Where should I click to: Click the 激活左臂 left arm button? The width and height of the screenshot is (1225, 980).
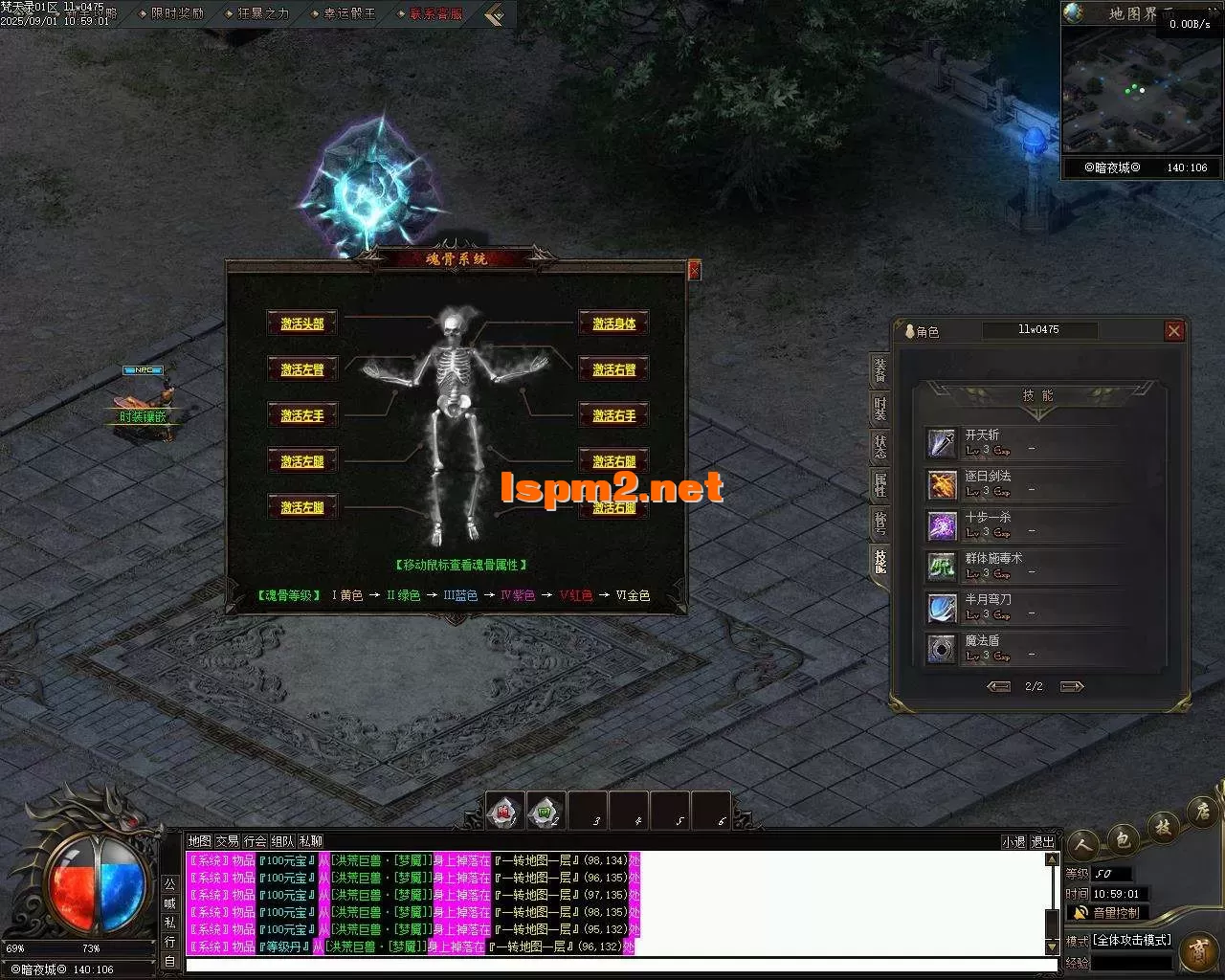tap(302, 369)
